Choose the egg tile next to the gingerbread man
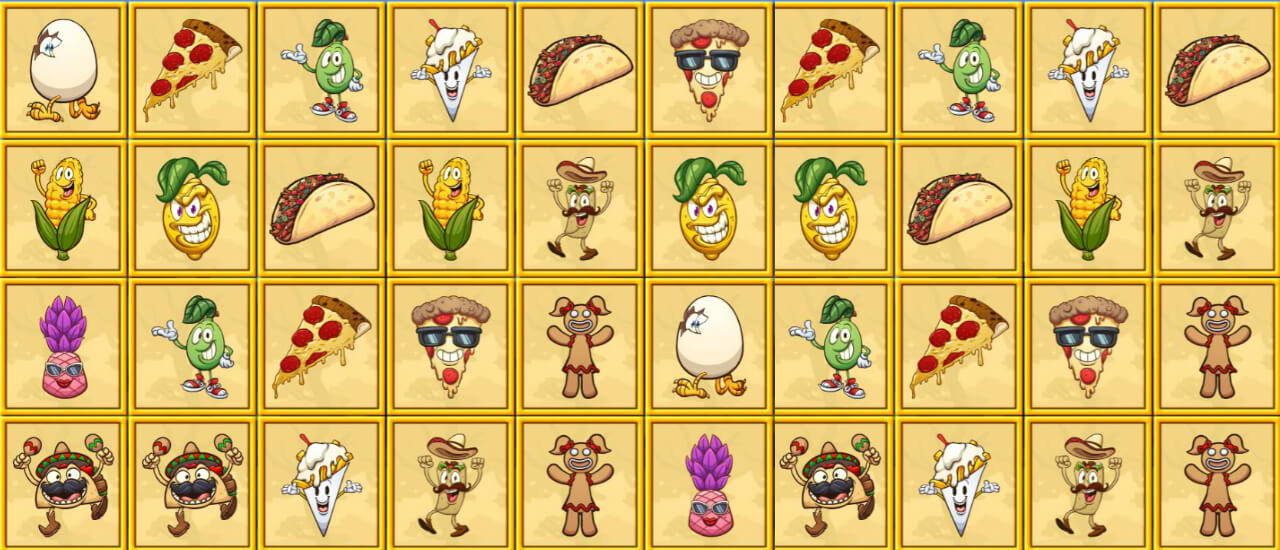This screenshot has height=550, width=1280. 709,346
